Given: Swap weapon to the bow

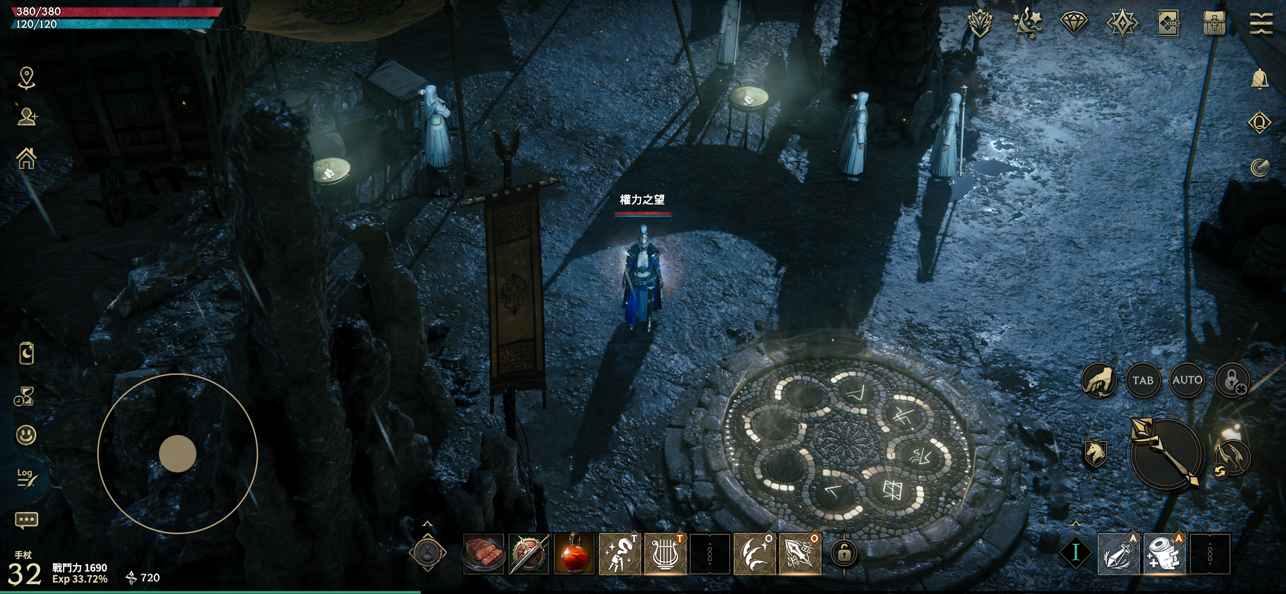Looking at the screenshot, I should [x=1233, y=458].
